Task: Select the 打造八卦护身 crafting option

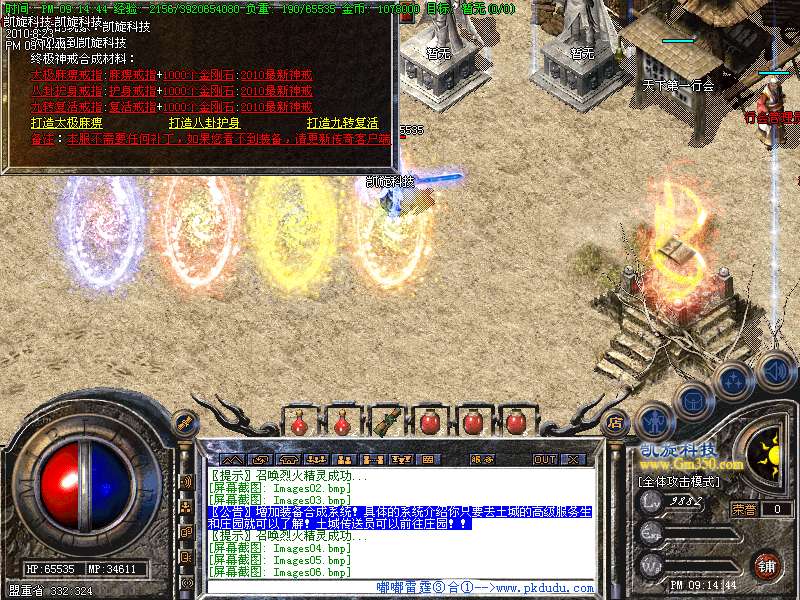Action: (204, 123)
